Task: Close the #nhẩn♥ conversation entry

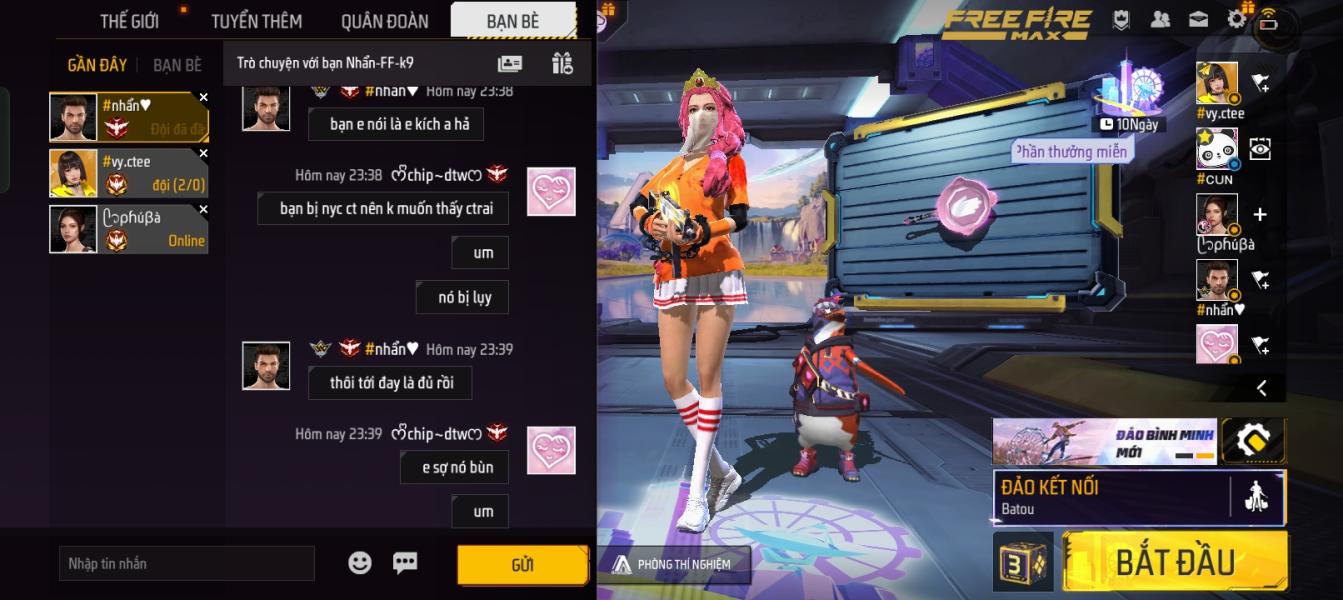Action: (x=203, y=98)
